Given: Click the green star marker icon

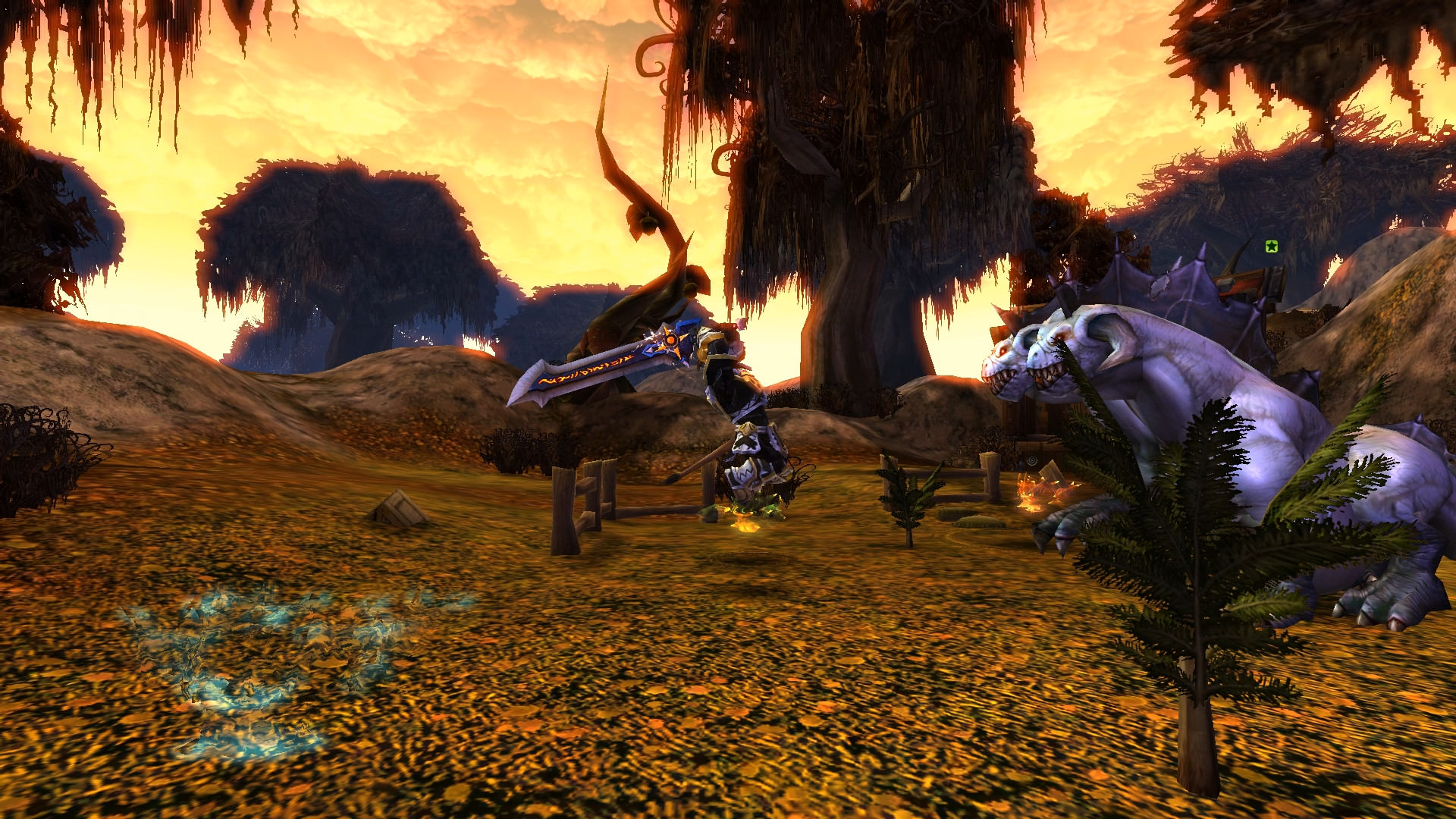Looking at the screenshot, I should pos(1272,246).
